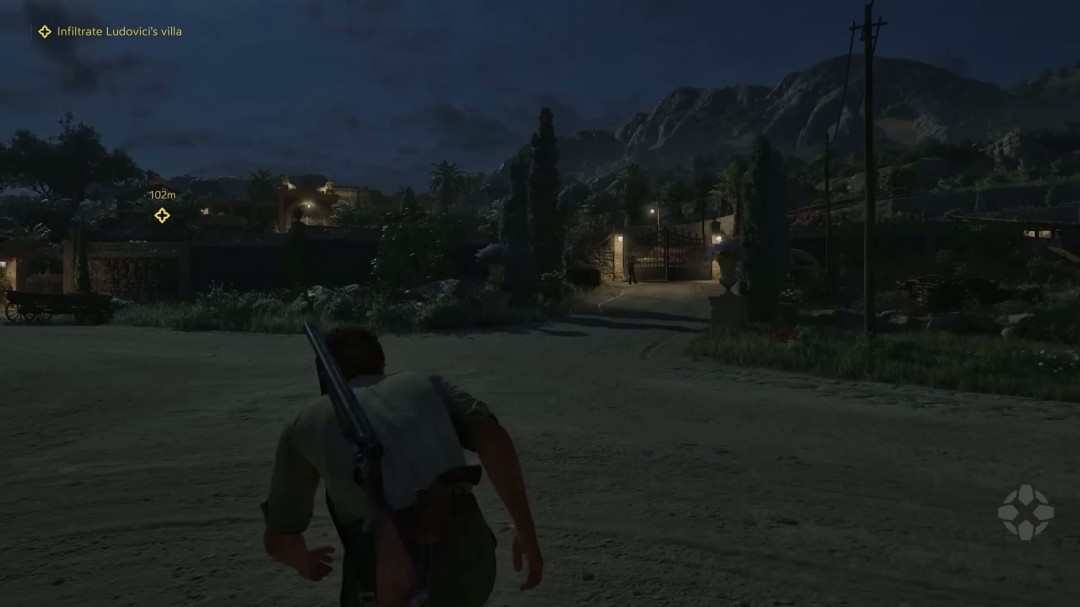
Task: Select the Infiltrate Ludovici's villa objective tracker
Action: click(110, 32)
